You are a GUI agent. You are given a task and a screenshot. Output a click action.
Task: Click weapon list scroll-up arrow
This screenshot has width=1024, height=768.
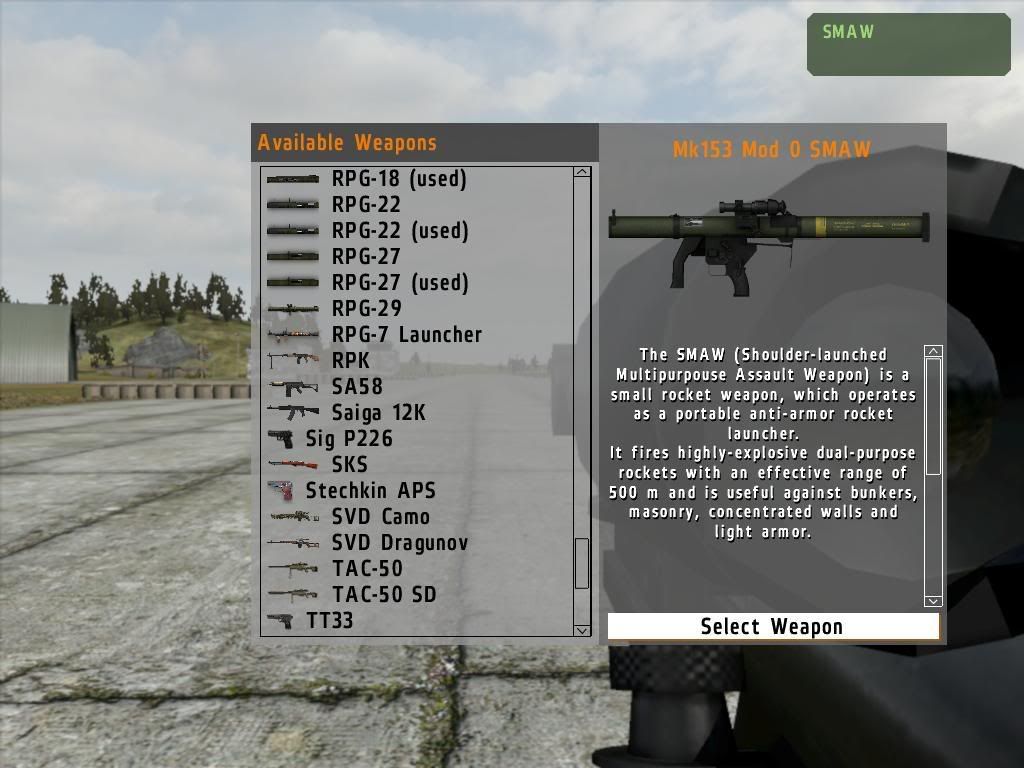coord(582,173)
